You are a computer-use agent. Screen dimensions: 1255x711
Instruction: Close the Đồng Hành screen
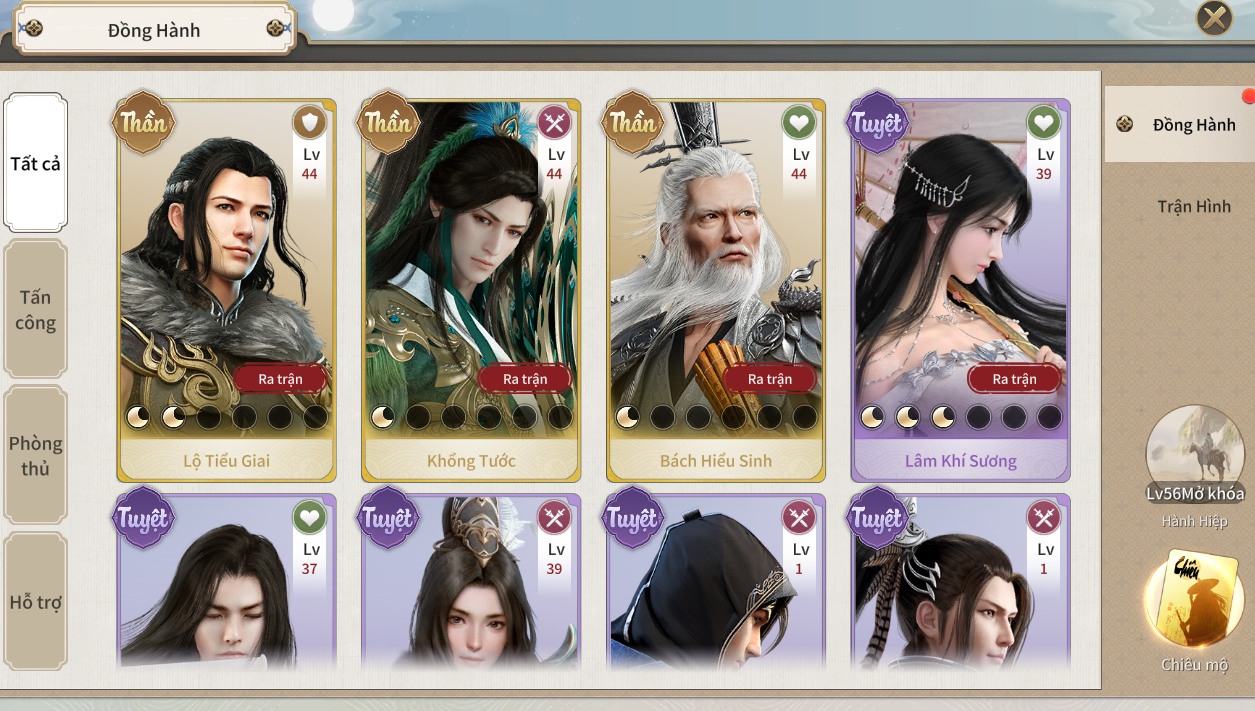(1214, 17)
